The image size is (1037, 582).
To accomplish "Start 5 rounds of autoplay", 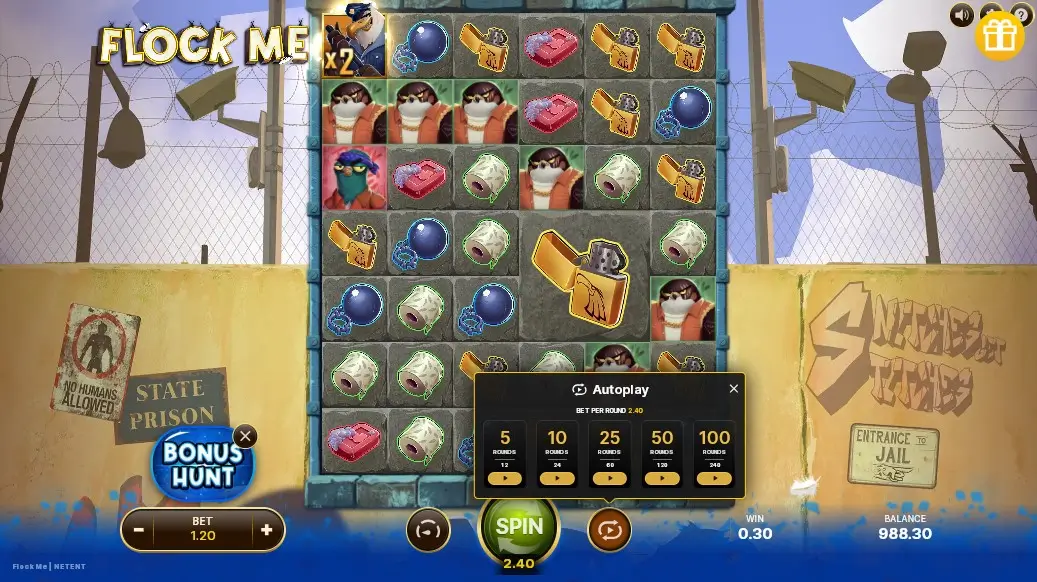I will (x=505, y=478).
